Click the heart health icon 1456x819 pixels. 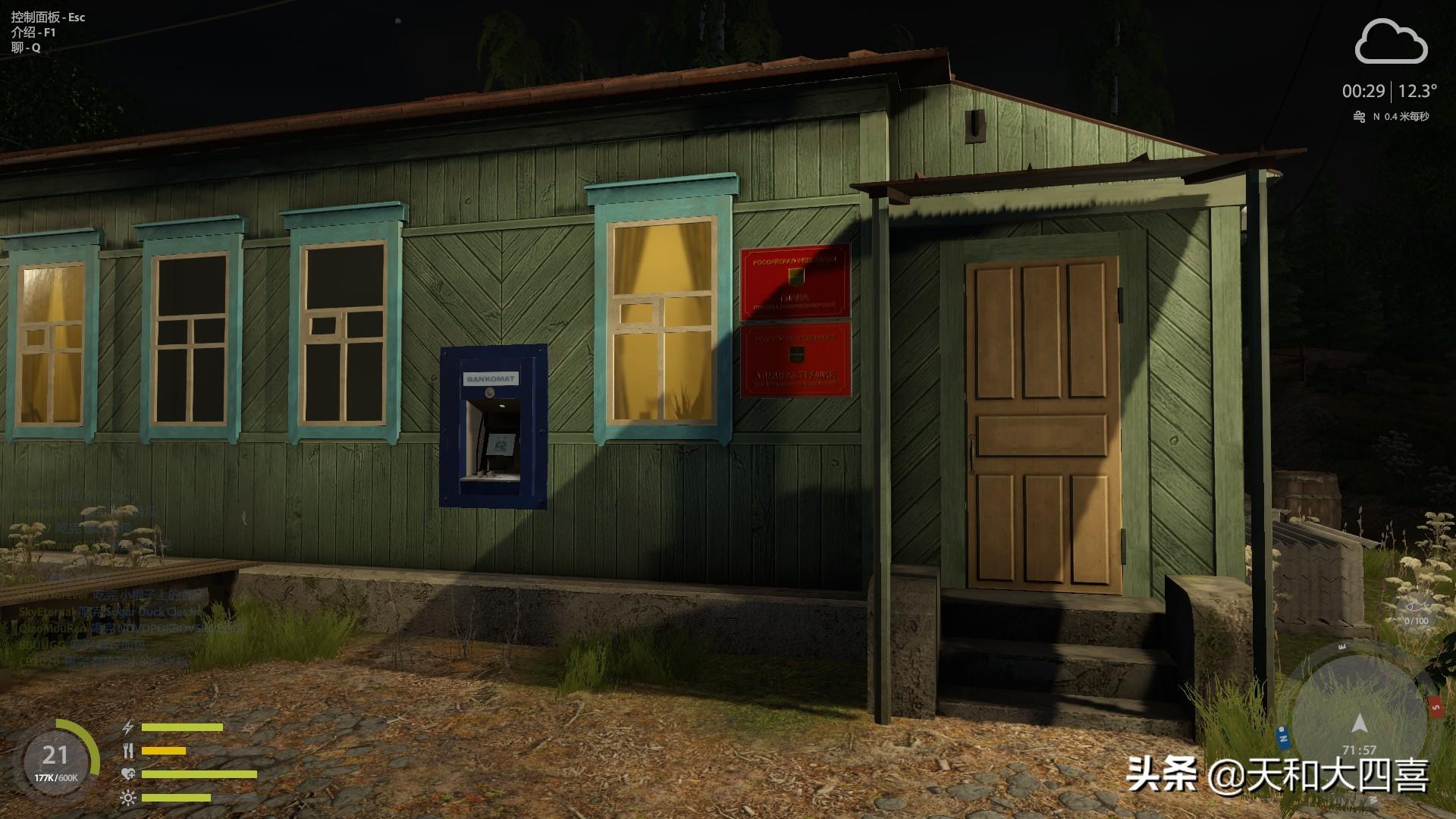(x=128, y=774)
